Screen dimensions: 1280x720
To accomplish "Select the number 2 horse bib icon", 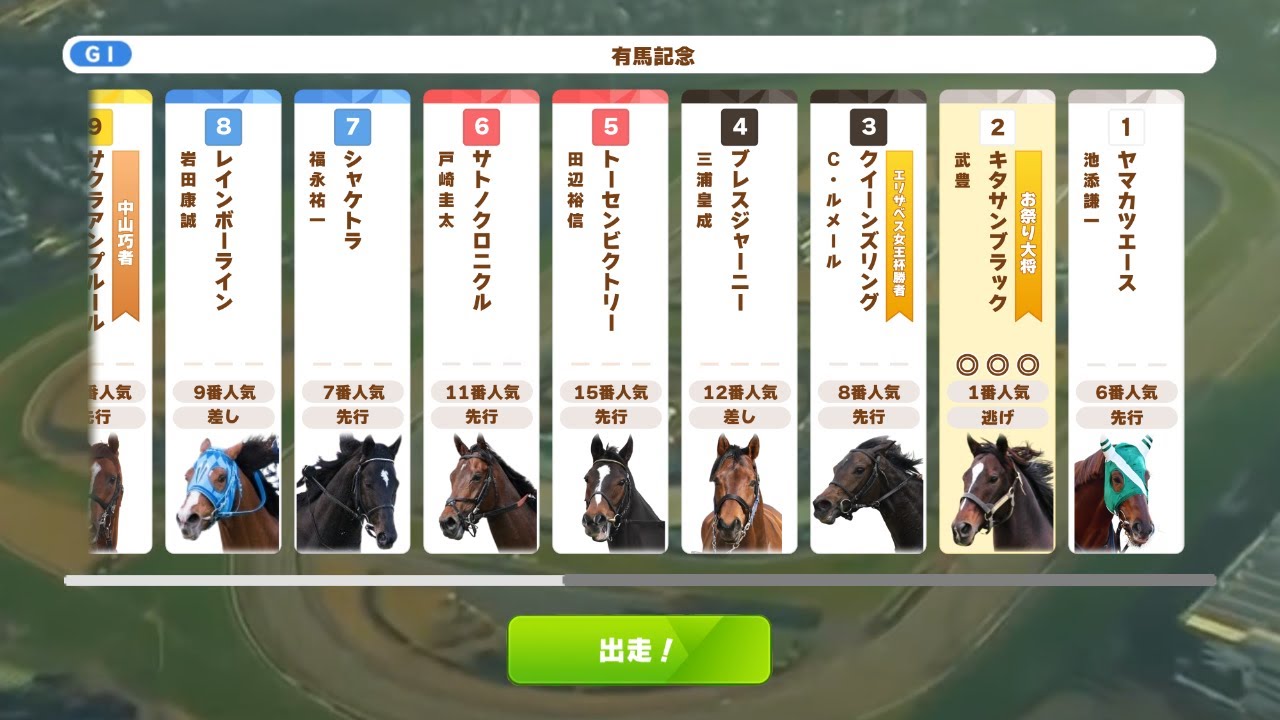I will tap(996, 127).
